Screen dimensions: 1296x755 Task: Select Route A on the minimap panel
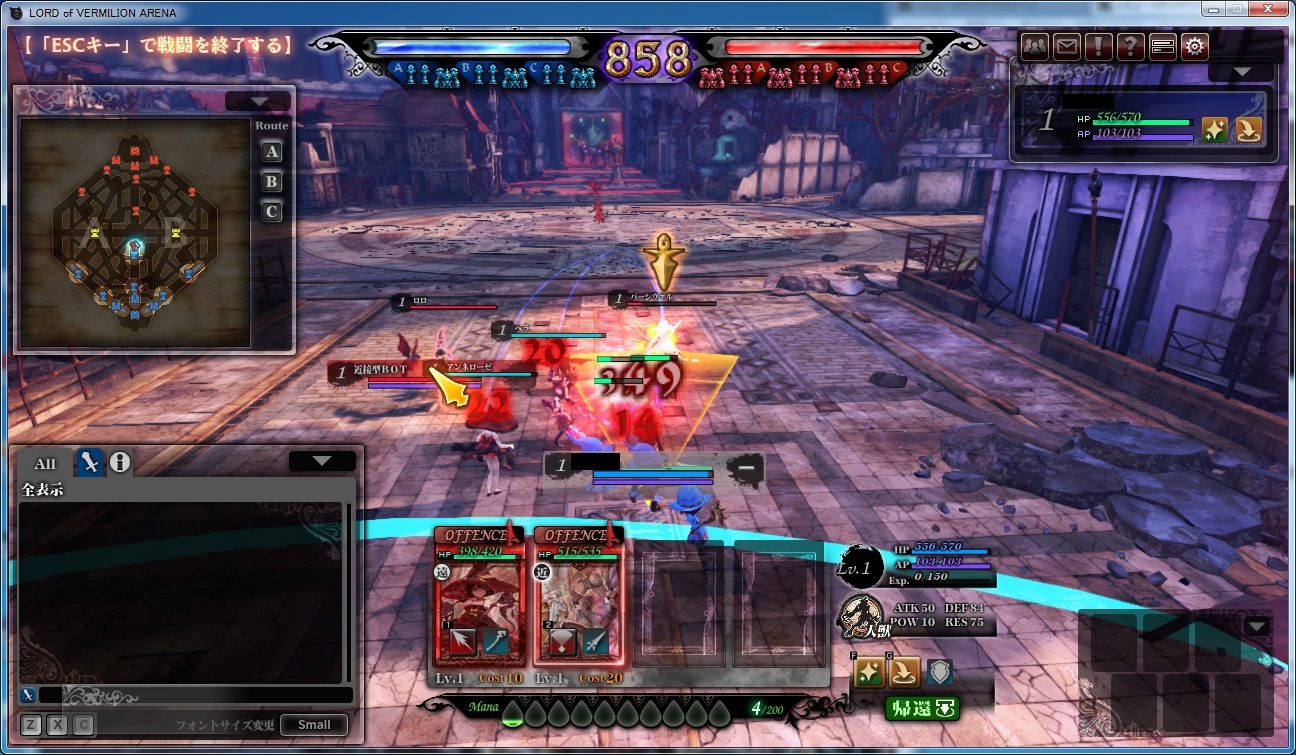[271, 152]
